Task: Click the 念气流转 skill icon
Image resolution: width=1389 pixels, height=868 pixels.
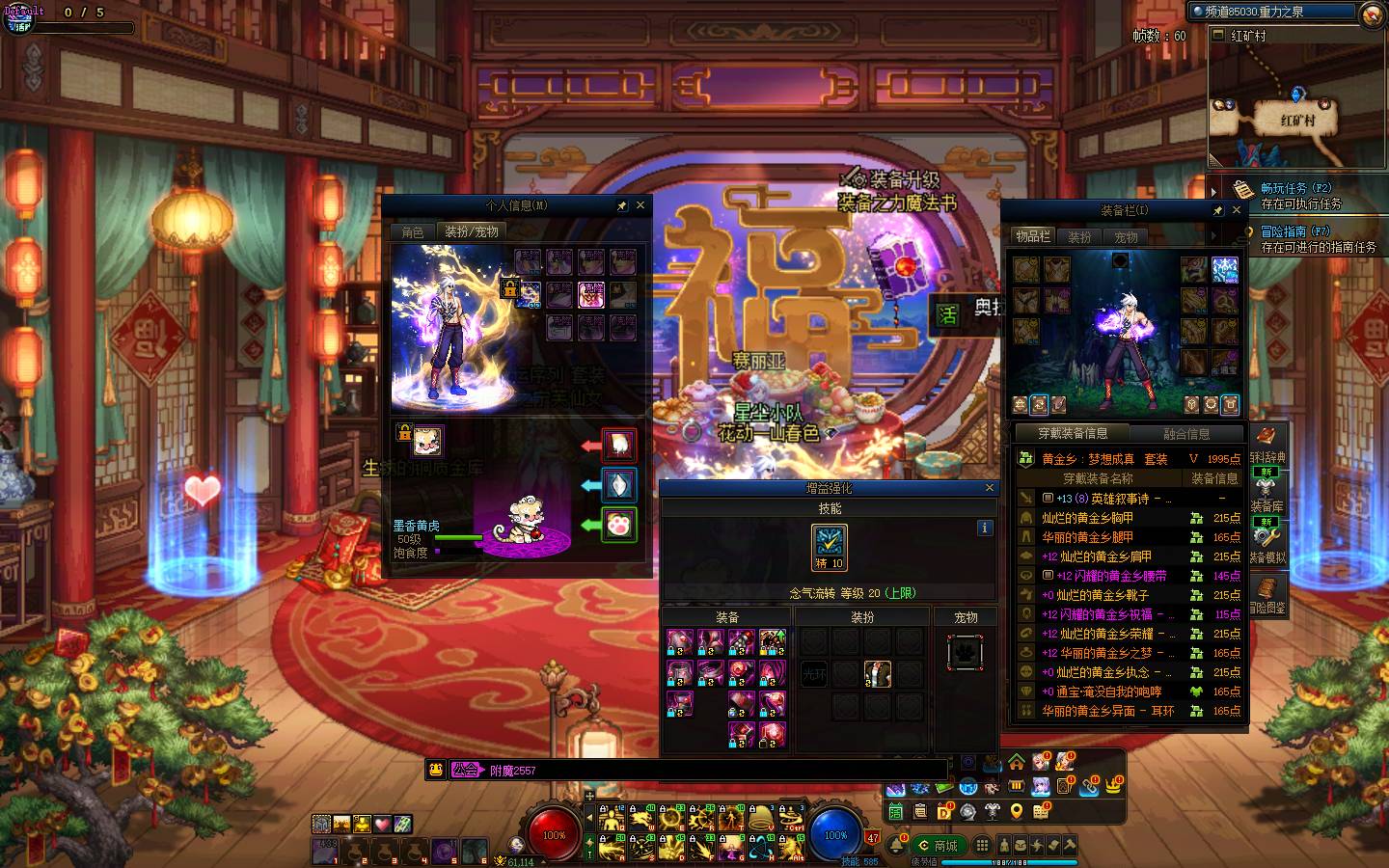Action: (x=829, y=548)
